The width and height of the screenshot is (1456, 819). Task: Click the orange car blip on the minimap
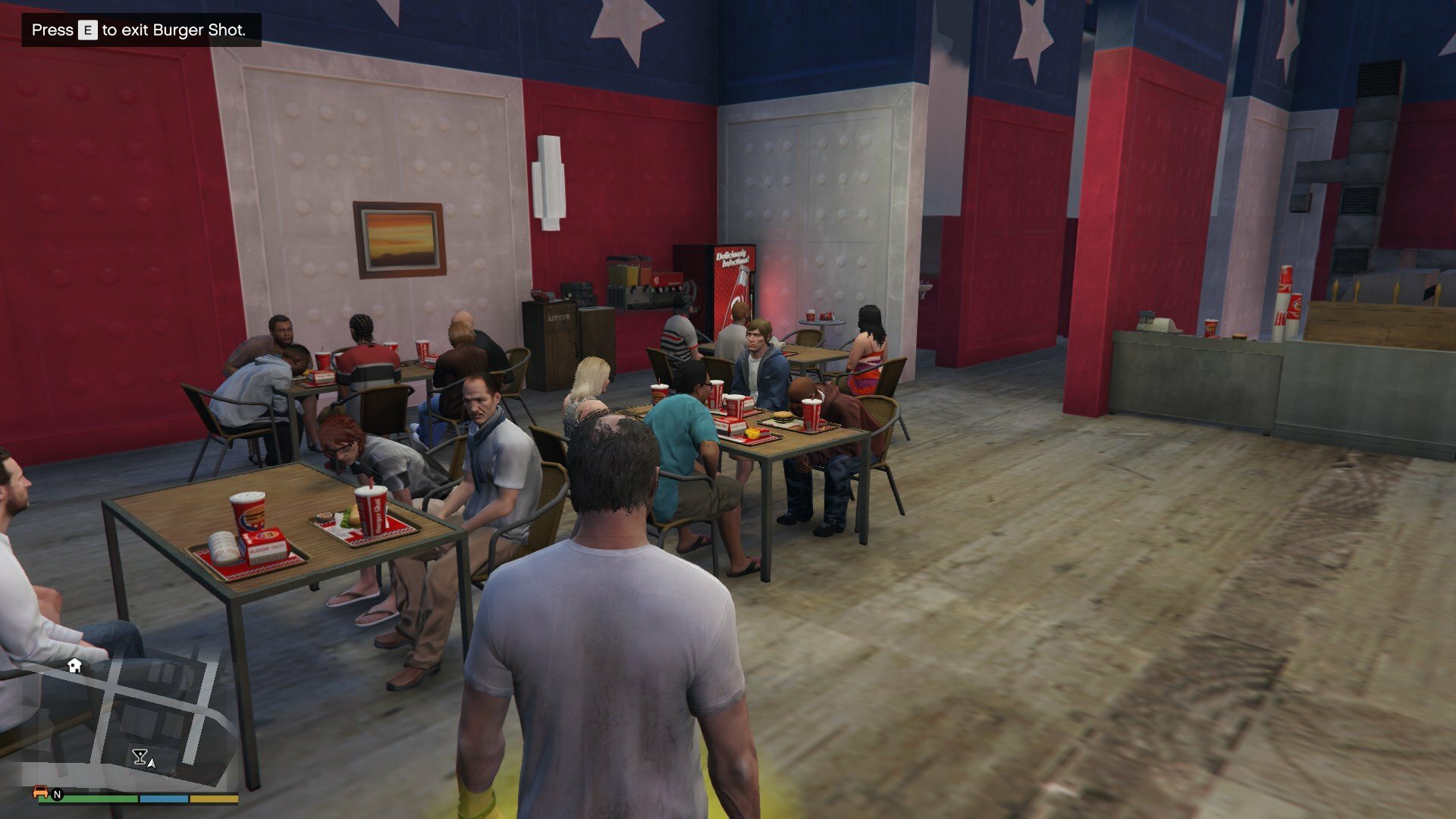coord(41,792)
